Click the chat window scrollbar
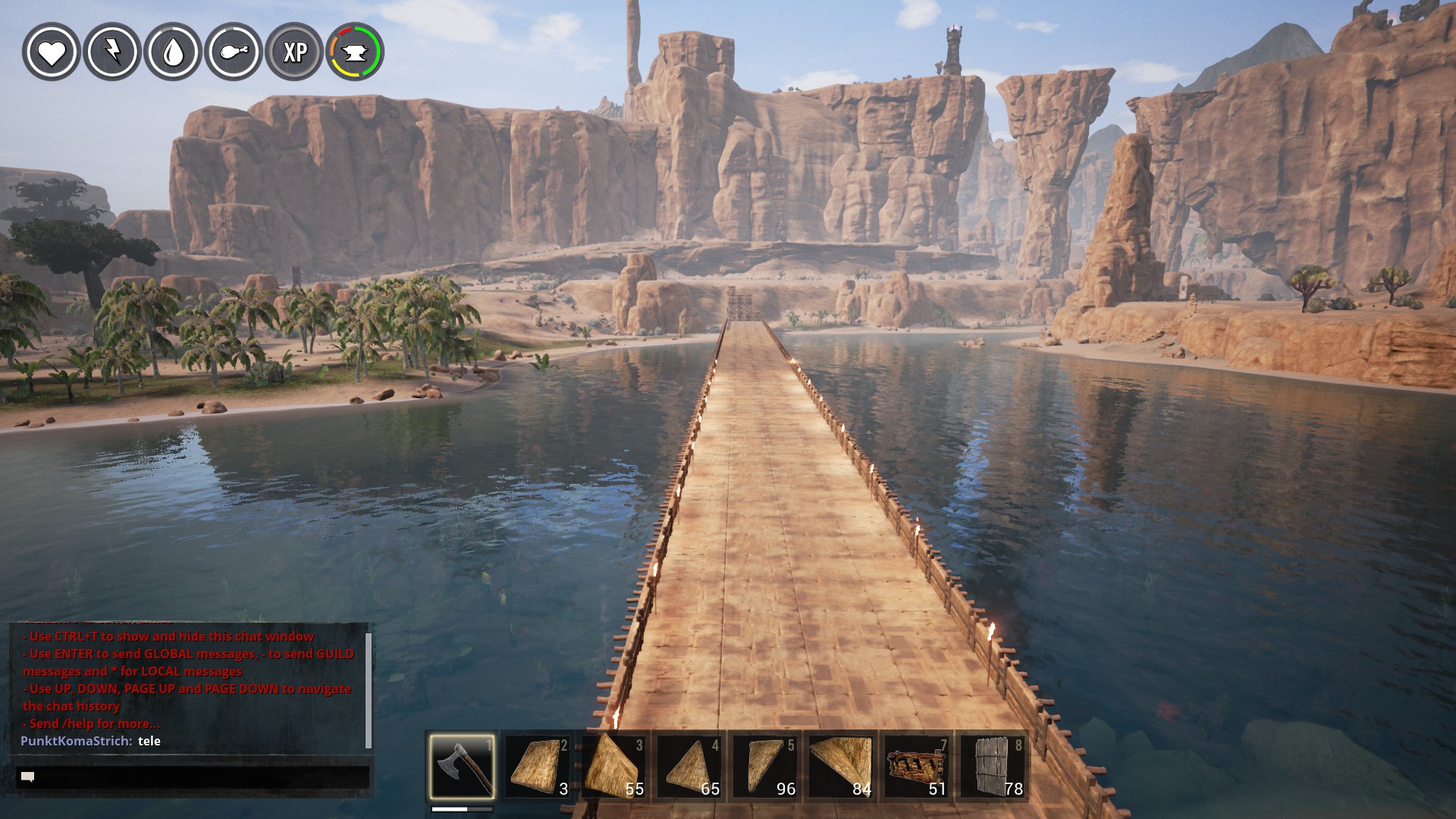Viewport: 1456px width, 819px height. 369,689
